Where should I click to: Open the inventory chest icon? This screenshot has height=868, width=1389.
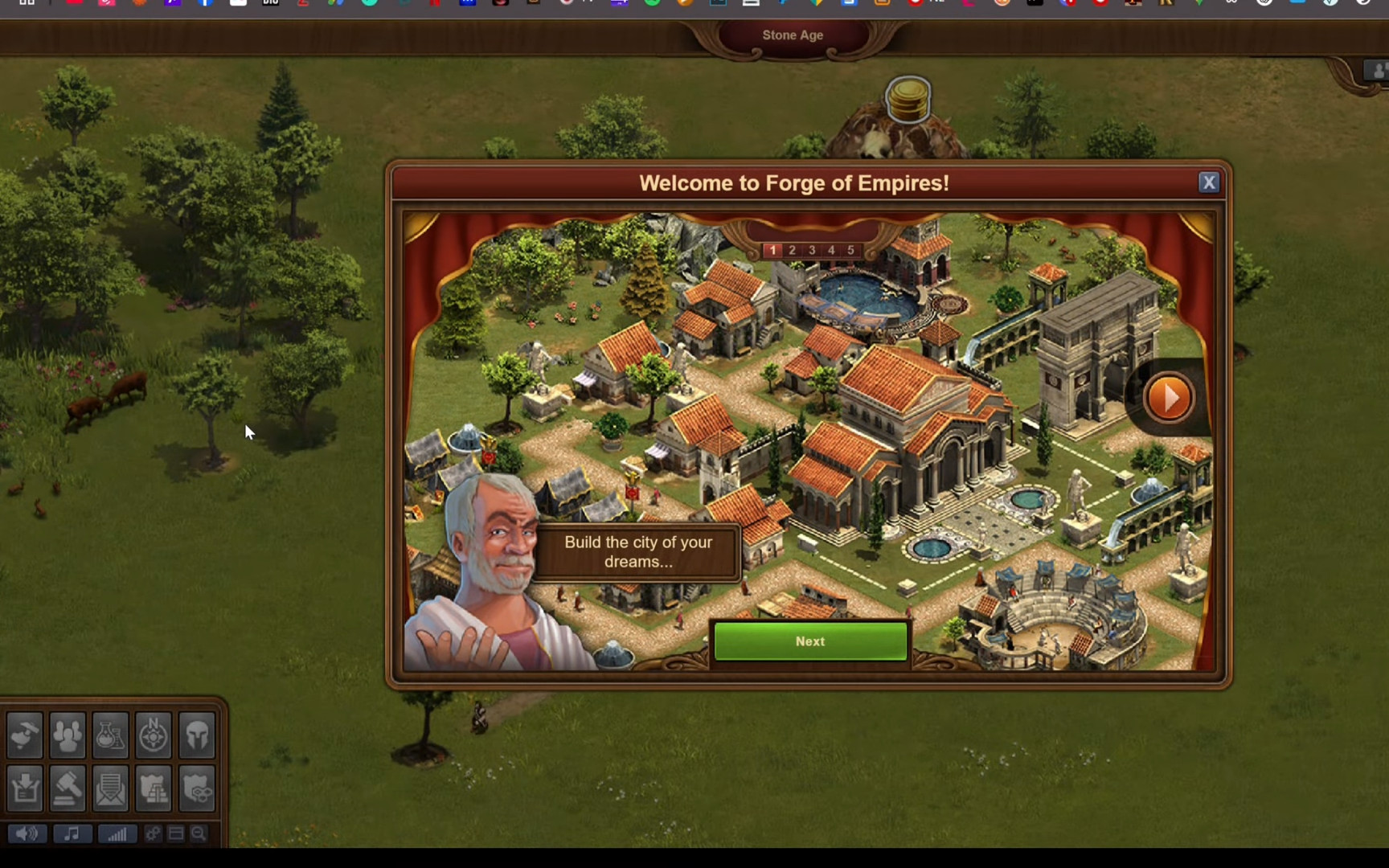[24, 788]
